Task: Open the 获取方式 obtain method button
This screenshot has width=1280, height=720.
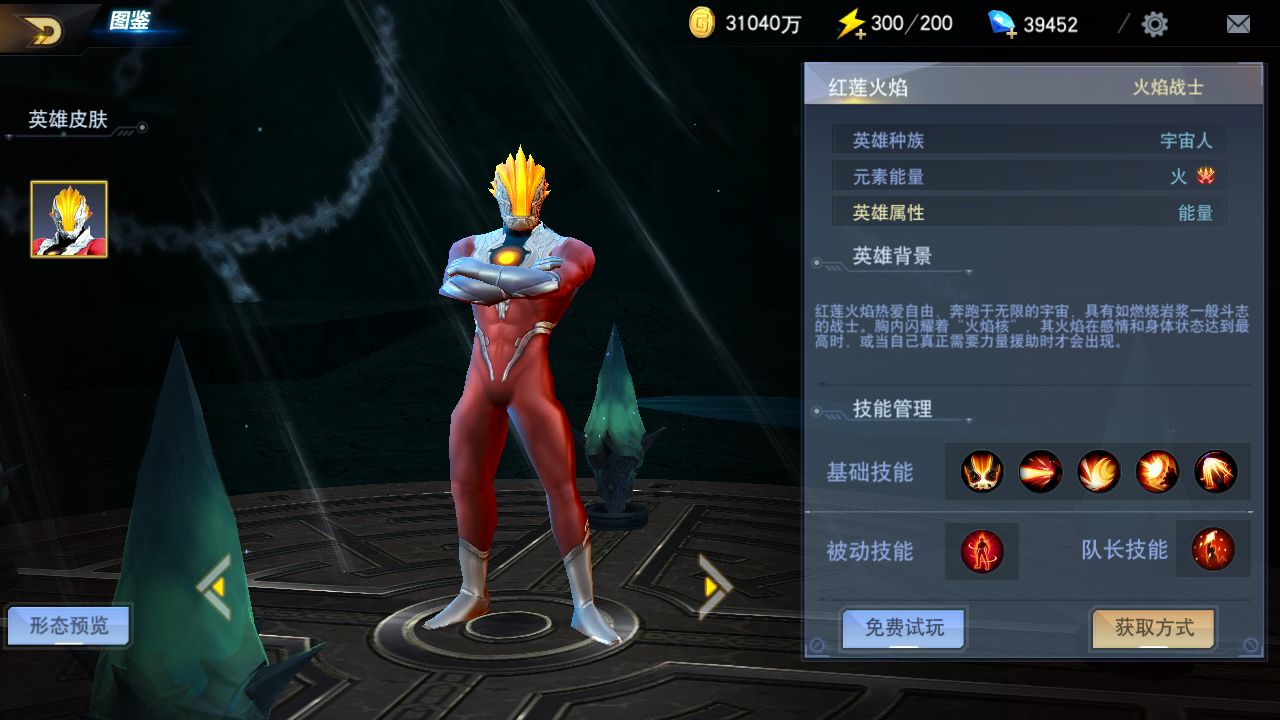Action: click(1154, 628)
